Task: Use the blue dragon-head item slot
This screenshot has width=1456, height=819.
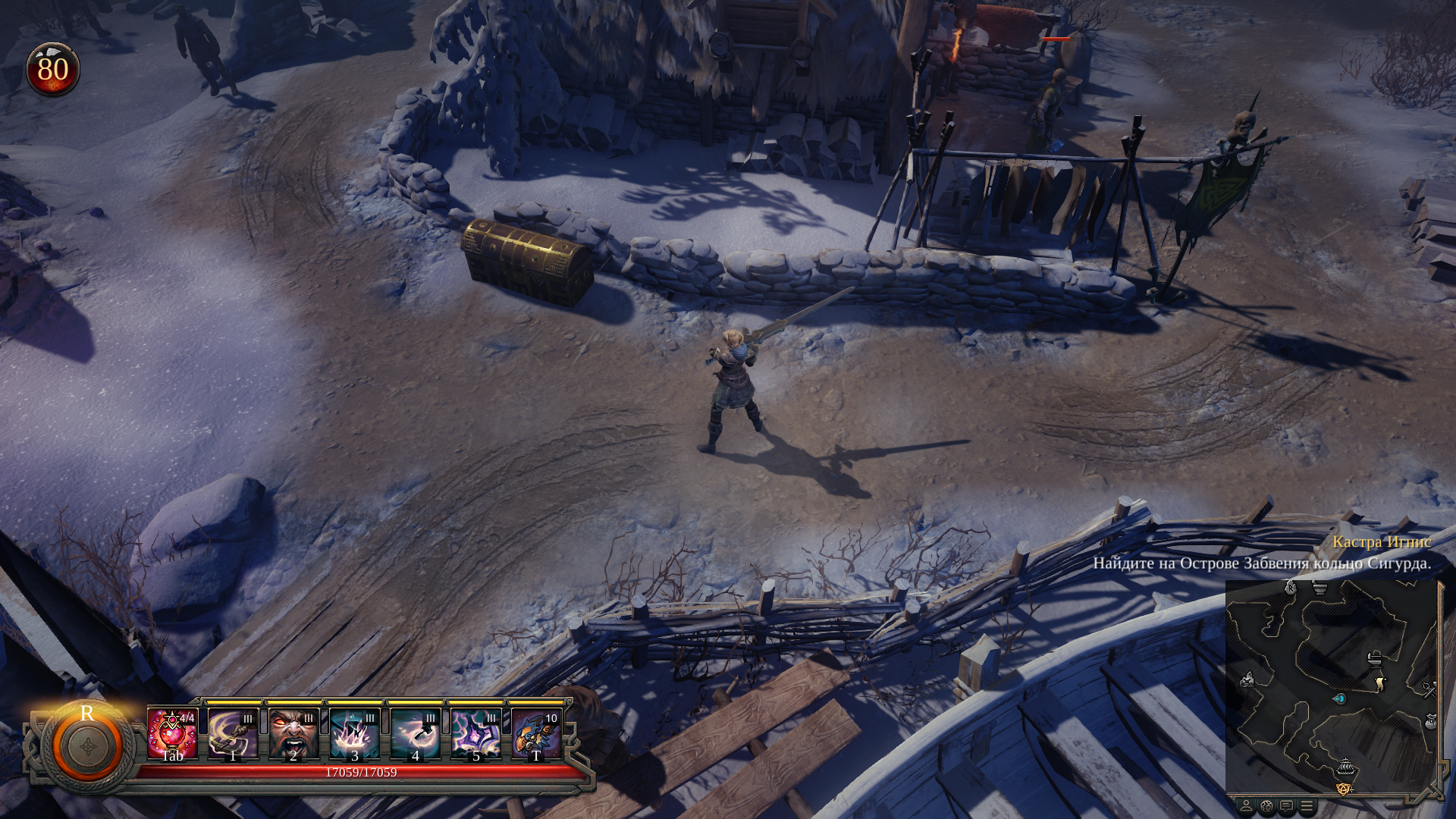Action: tap(536, 733)
